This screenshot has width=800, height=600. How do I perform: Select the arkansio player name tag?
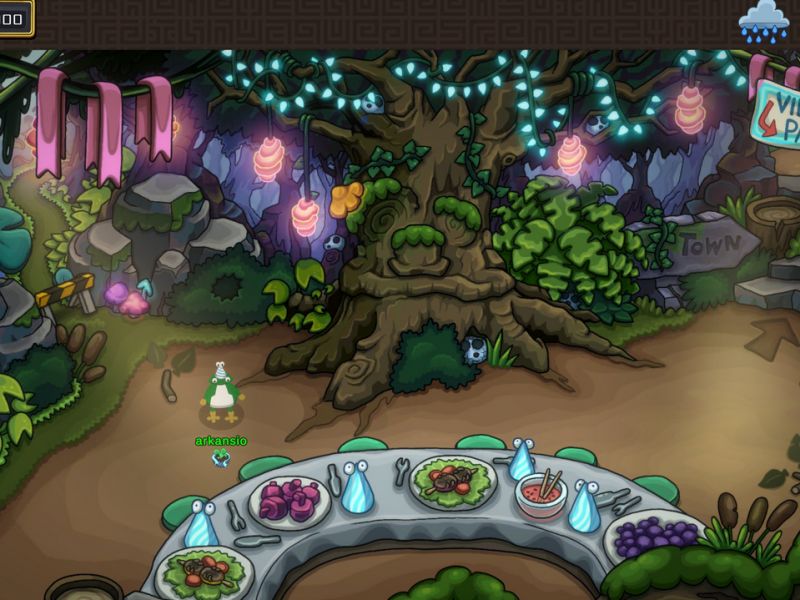(221, 441)
